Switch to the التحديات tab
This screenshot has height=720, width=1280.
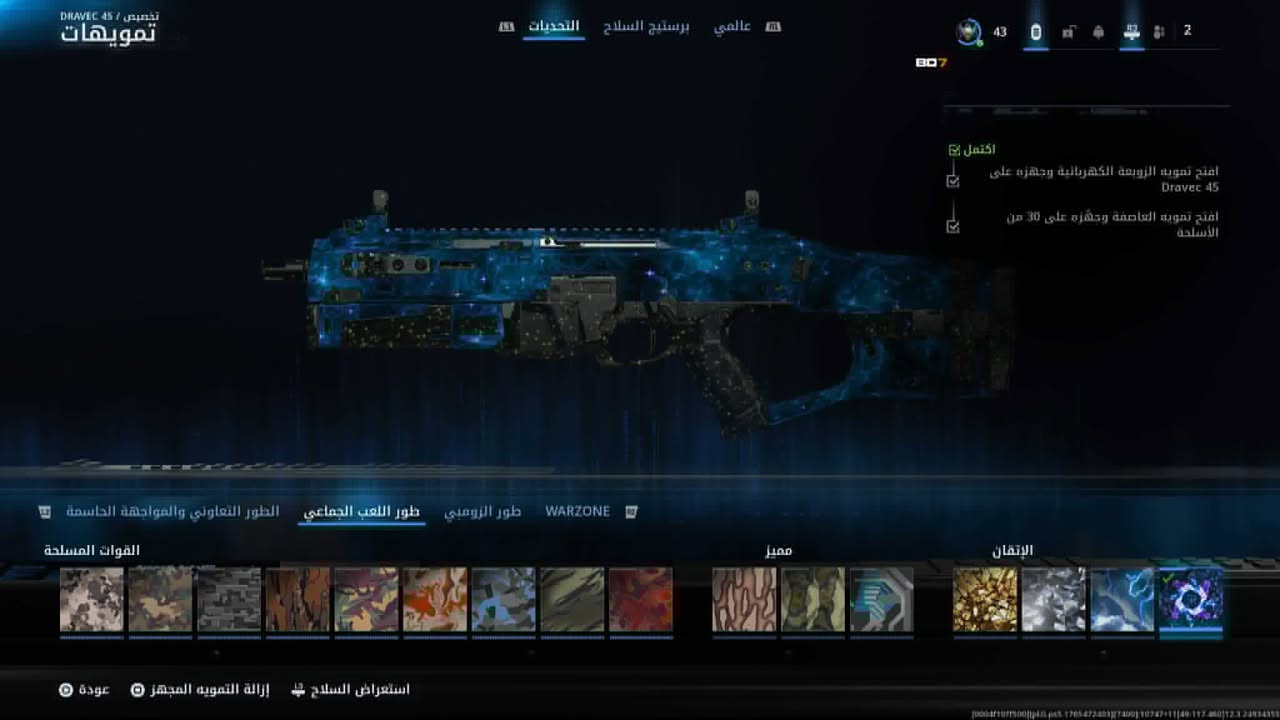tap(556, 27)
